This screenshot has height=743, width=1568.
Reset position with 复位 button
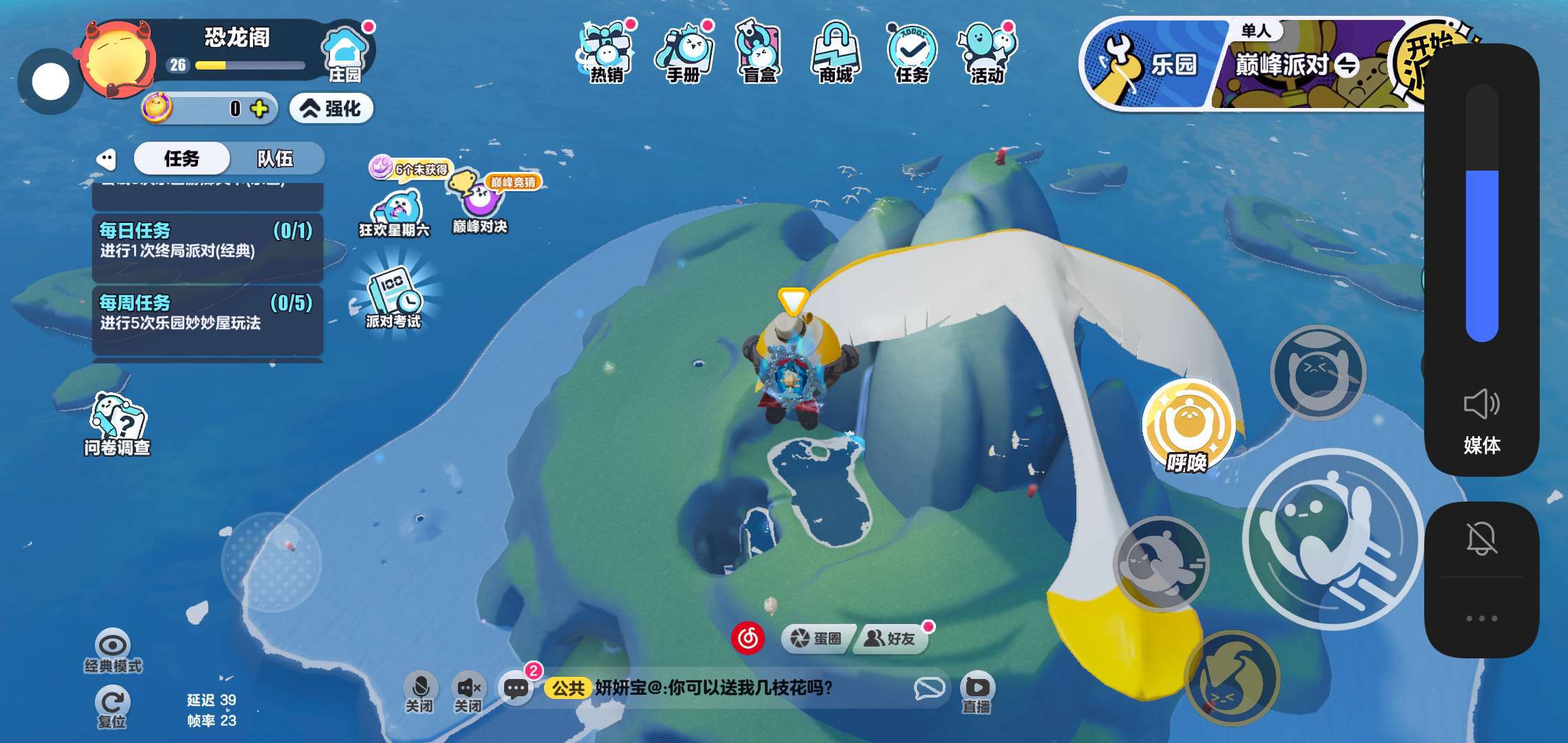pos(112,707)
